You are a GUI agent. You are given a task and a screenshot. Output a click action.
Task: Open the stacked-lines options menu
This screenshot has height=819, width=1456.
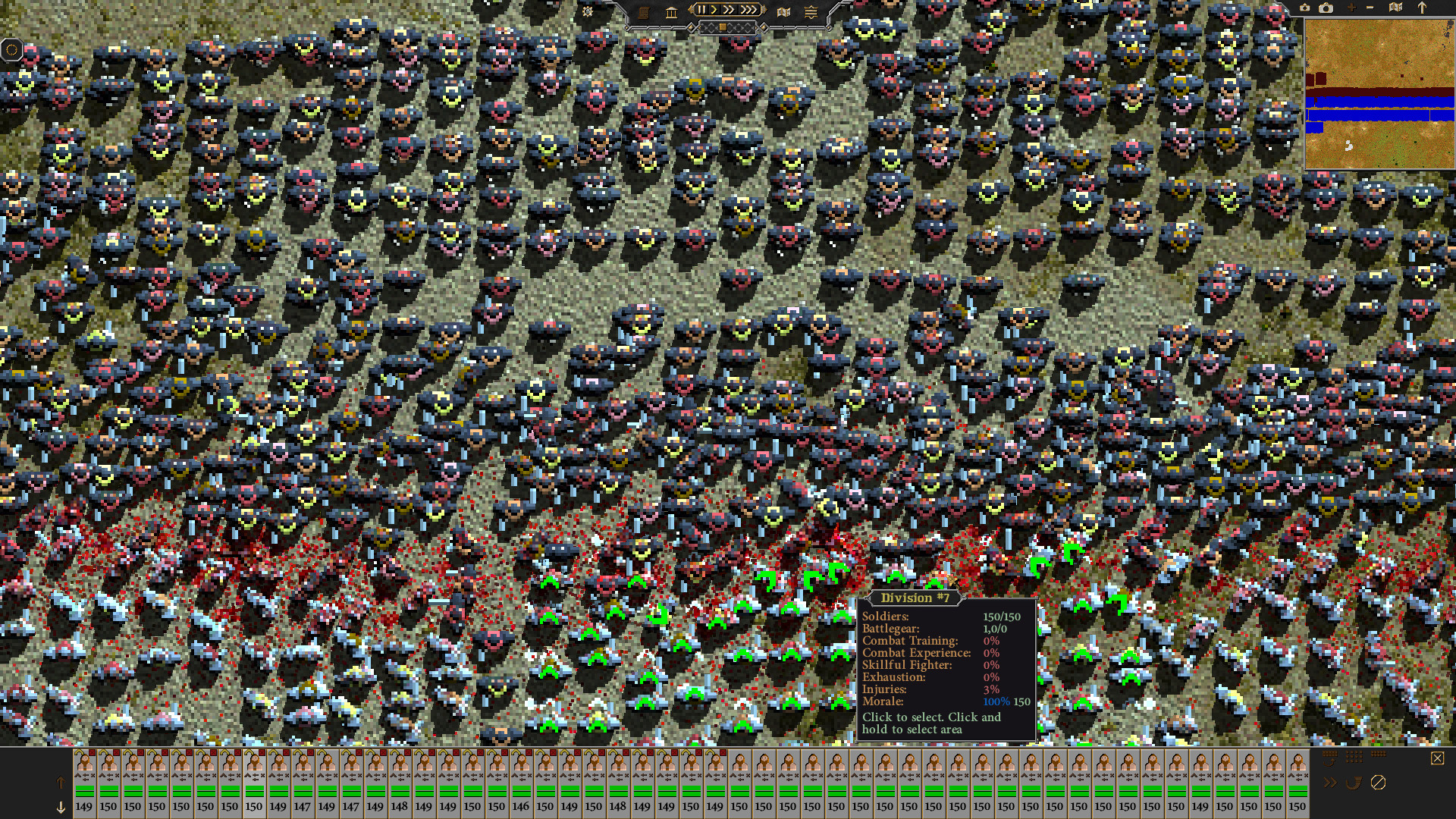(x=811, y=11)
